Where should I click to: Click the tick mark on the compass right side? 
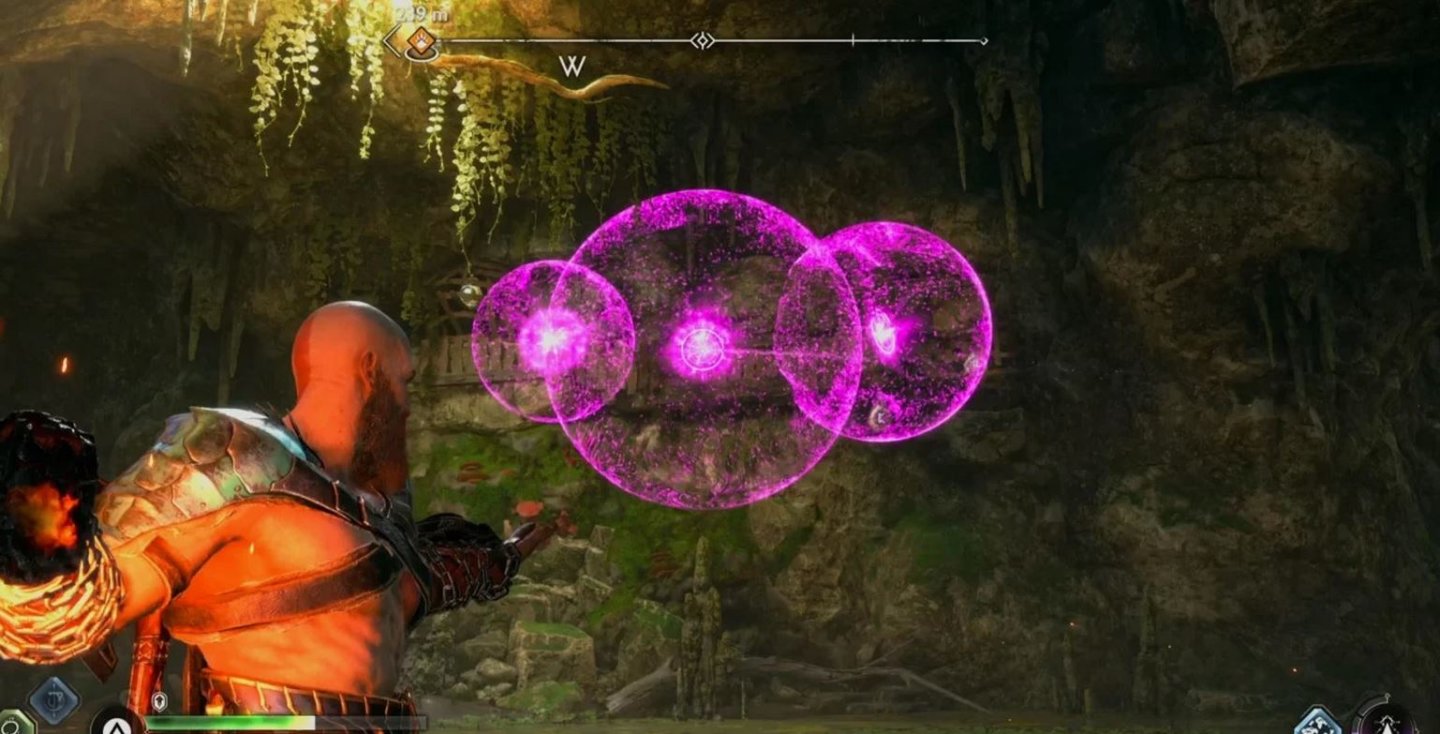click(852, 38)
